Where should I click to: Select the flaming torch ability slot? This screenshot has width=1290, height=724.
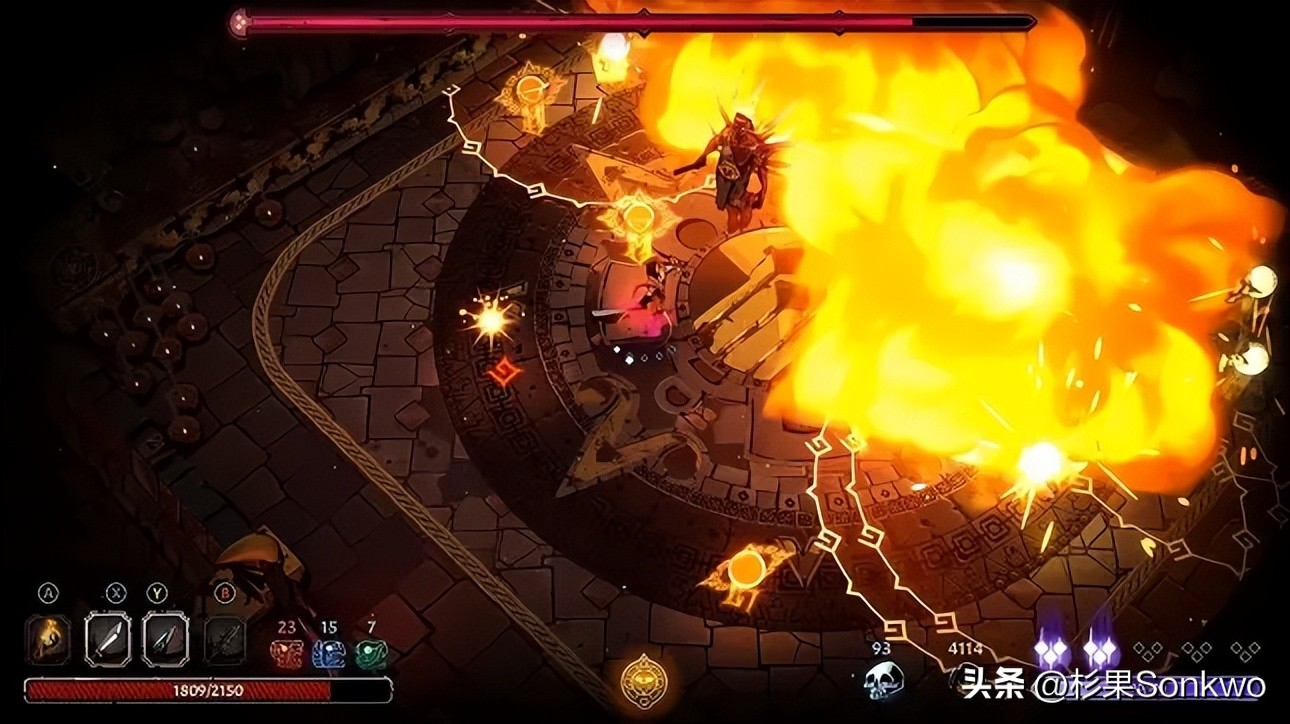point(48,637)
